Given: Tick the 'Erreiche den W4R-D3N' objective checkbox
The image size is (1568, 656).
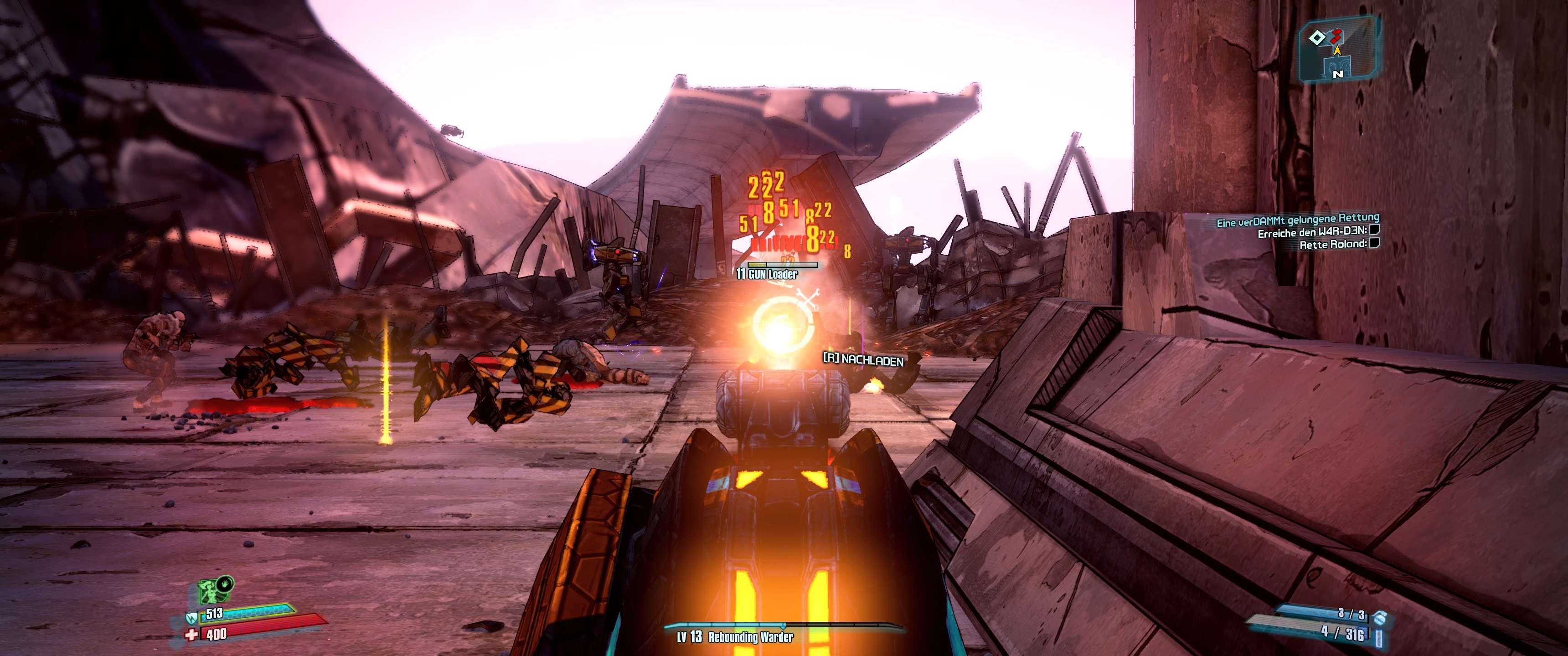Looking at the screenshot, I should (x=1374, y=230).
